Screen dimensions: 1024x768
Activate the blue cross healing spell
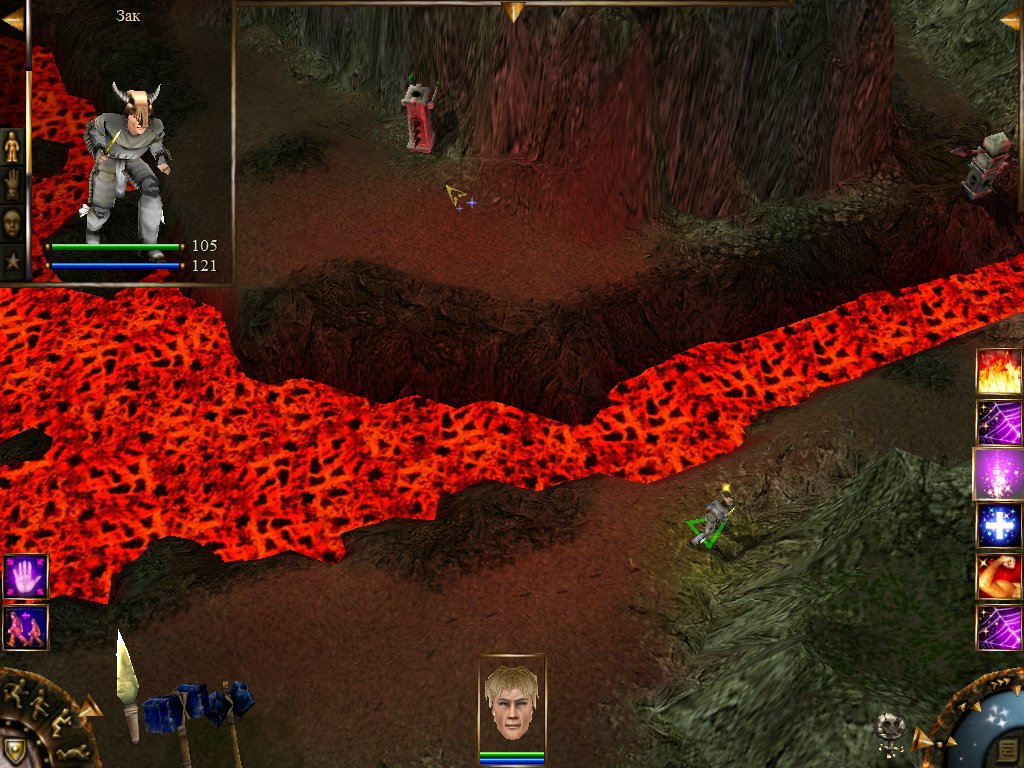coord(999,526)
